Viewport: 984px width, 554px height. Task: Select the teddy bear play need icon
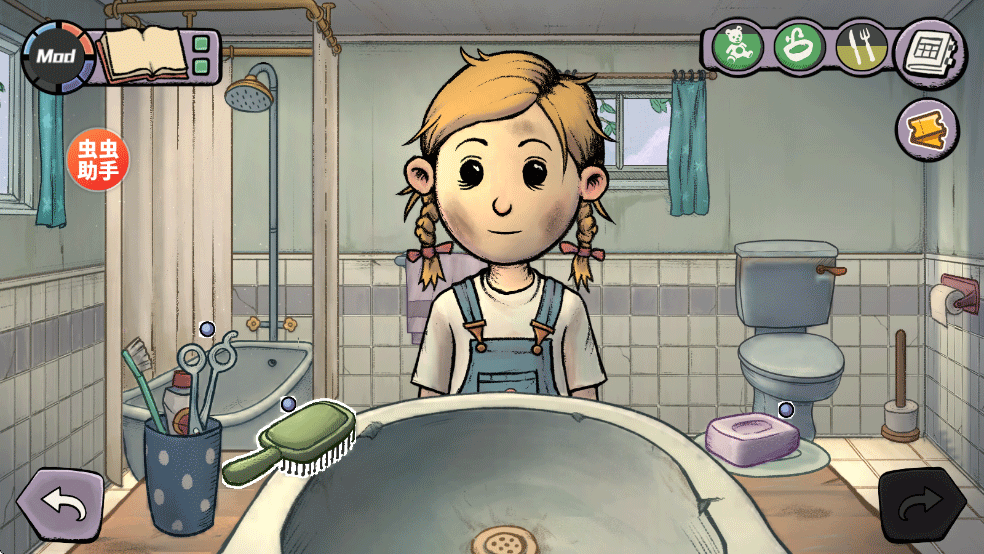[739, 46]
